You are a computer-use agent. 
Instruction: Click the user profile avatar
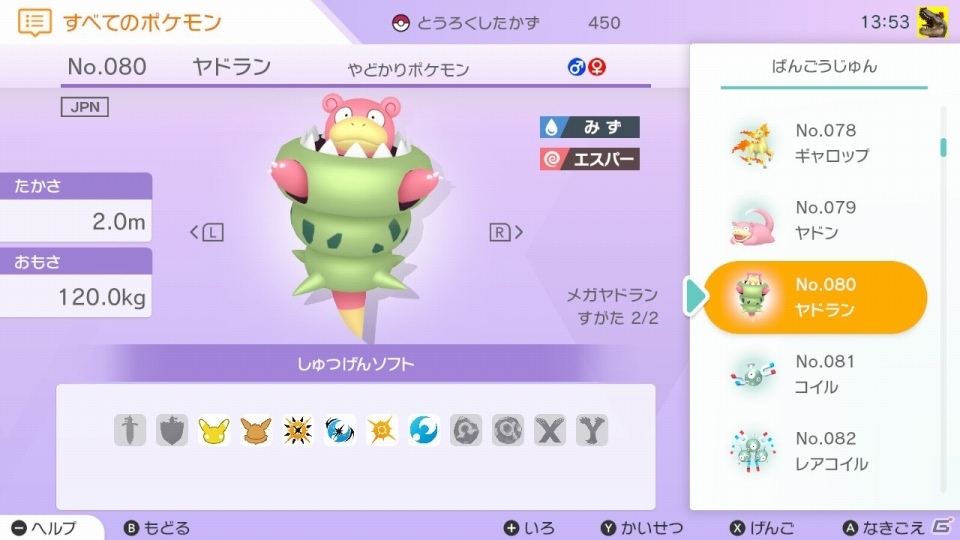point(932,21)
